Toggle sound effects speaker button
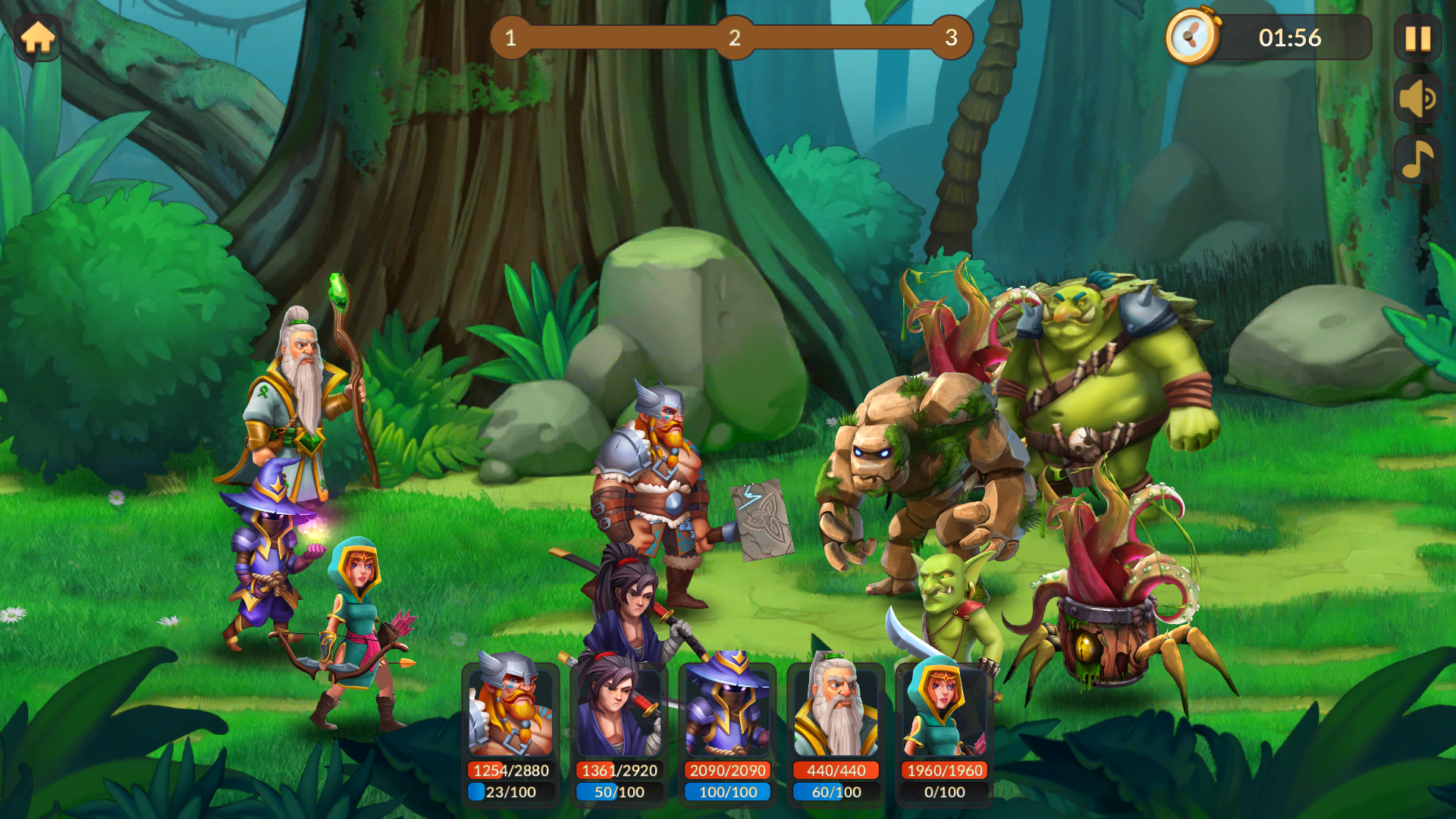The width and height of the screenshot is (1456, 819). tap(1417, 99)
